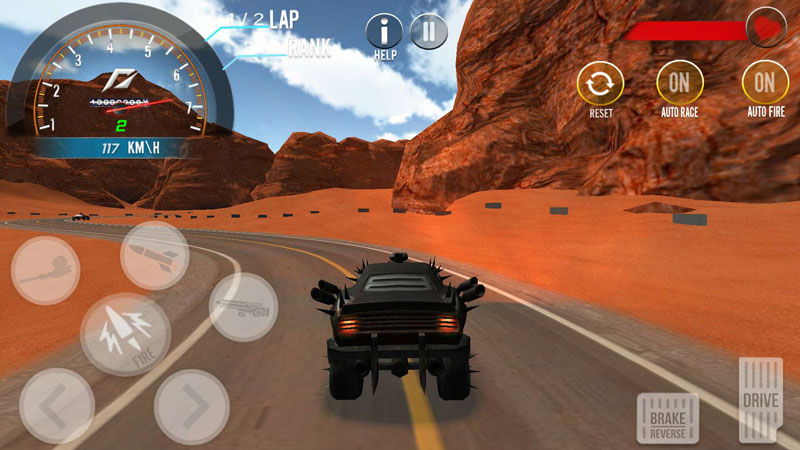This screenshot has width=800, height=450.
Task: Tap the Reset car button
Action: click(600, 82)
